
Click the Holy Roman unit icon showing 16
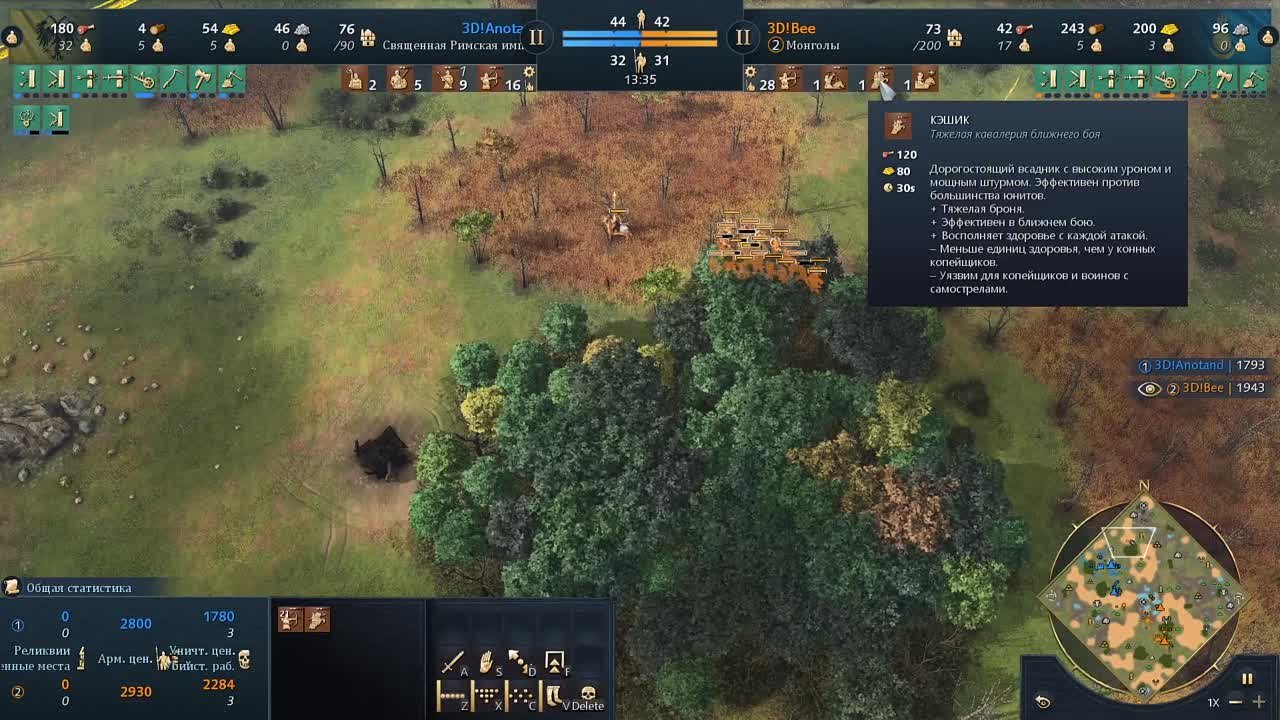pos(491,79)
